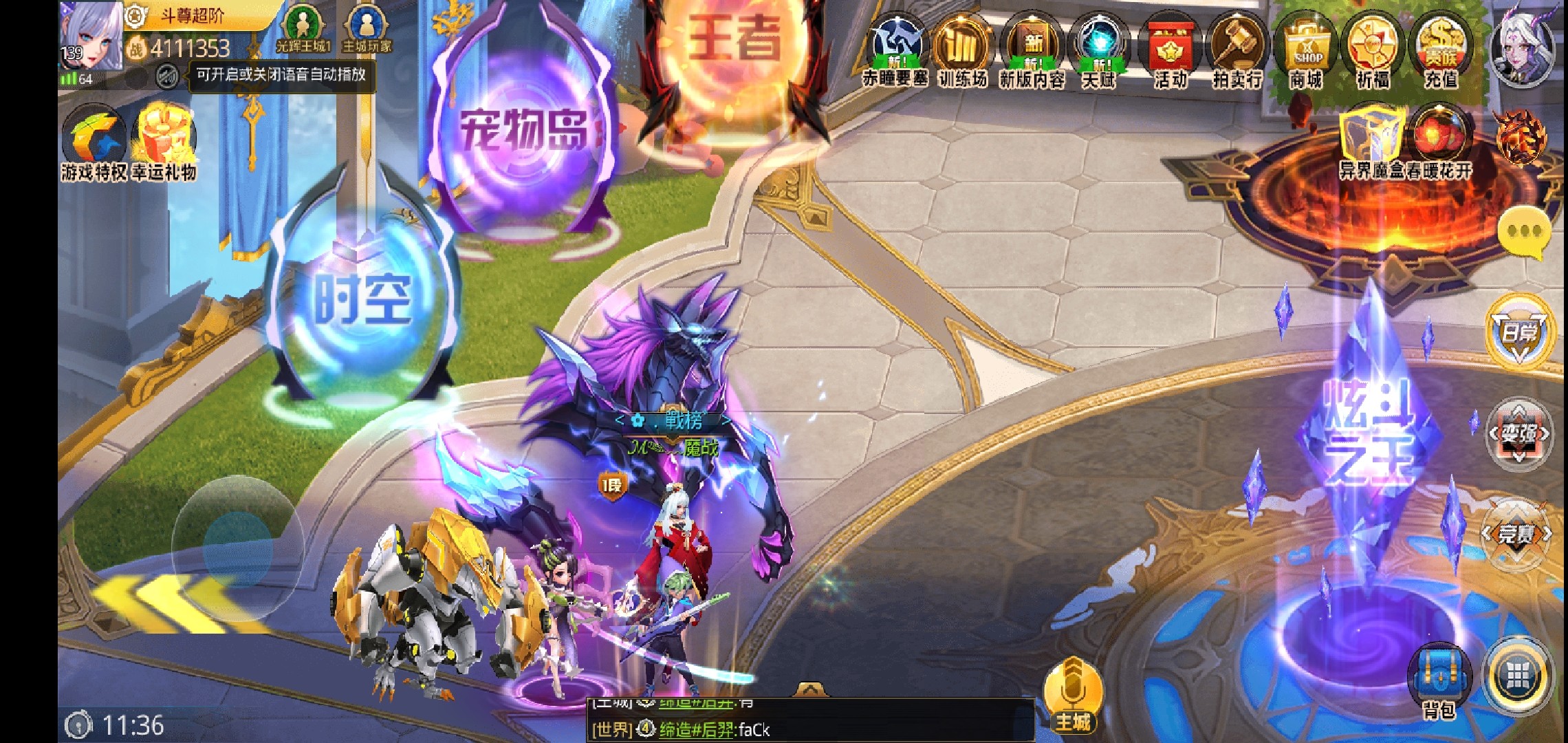Viewport: 1568px width, 743px height.
Task: Open the 背包 backpack
Action: click(x=1439, y=681)
